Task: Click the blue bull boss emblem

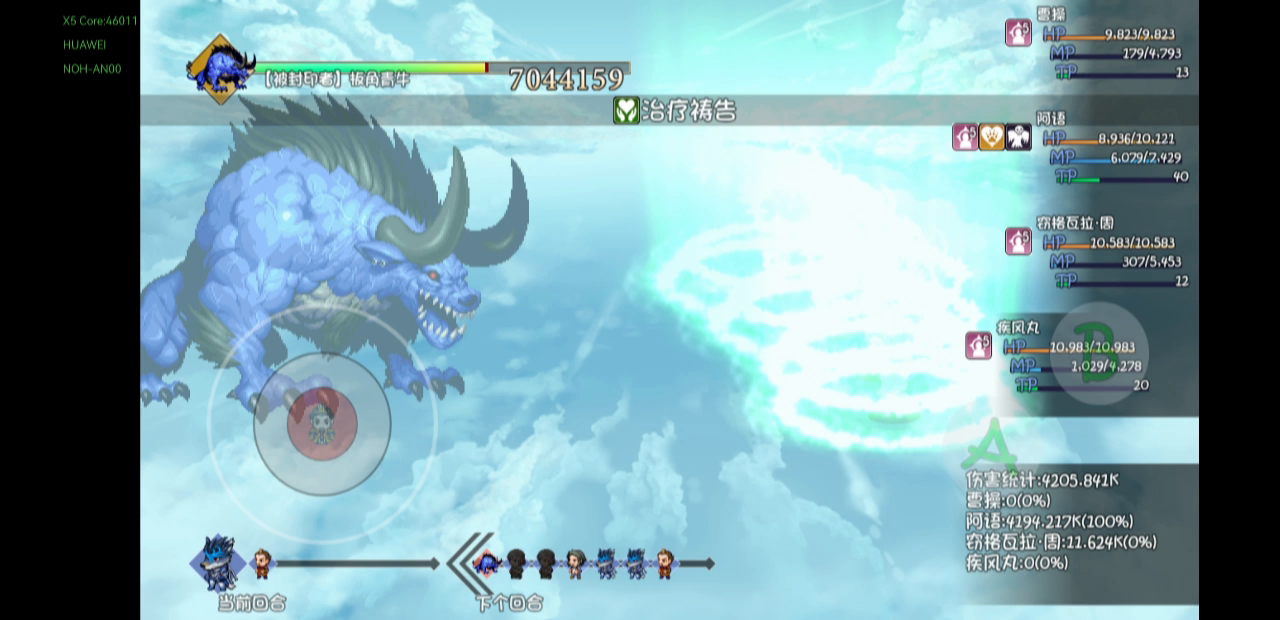Action: point(220,68)
